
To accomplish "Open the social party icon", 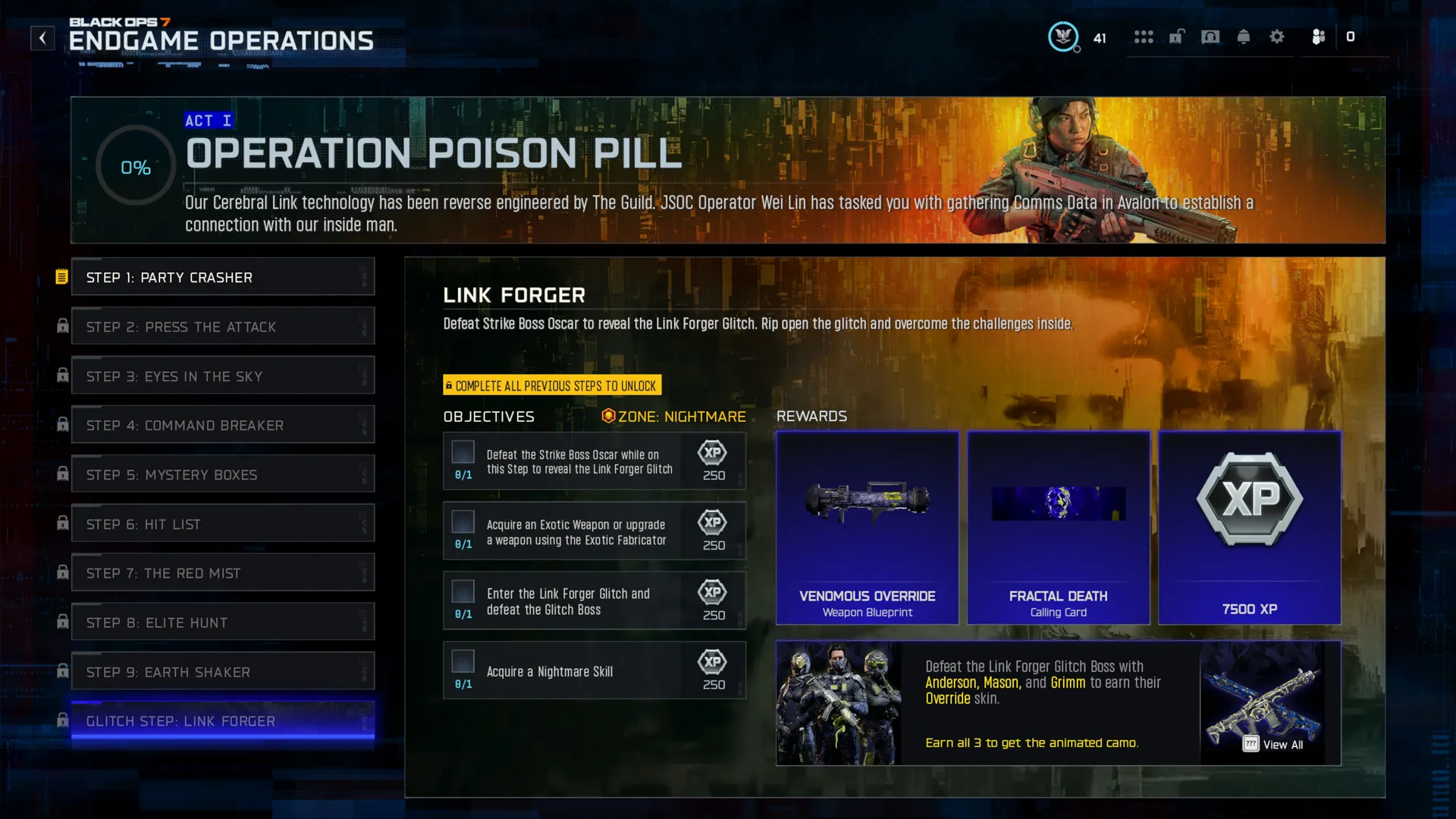I will pyautogui.click(x=1319, y=36).
